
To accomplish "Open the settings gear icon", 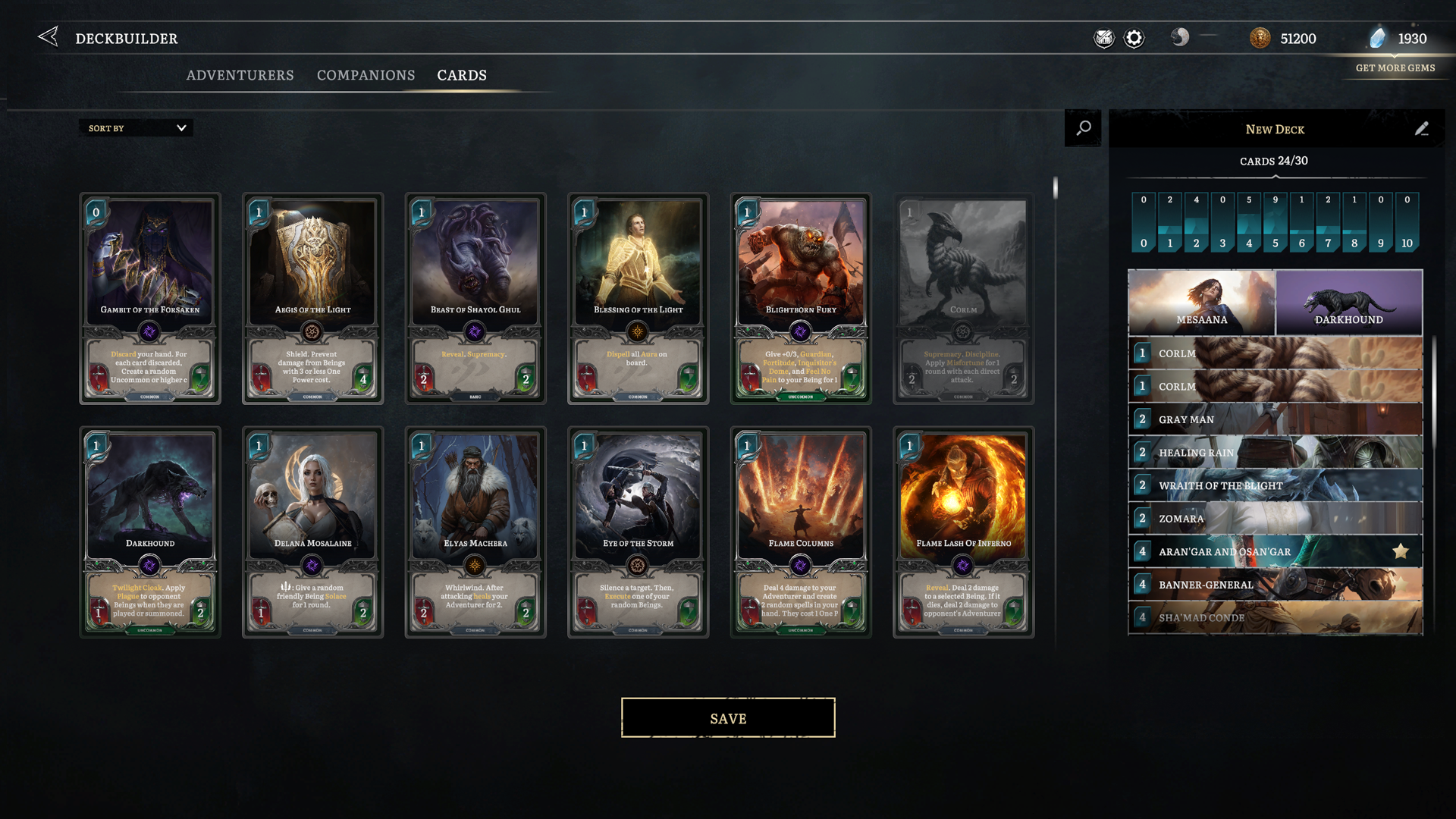I will coord(1134,38).
